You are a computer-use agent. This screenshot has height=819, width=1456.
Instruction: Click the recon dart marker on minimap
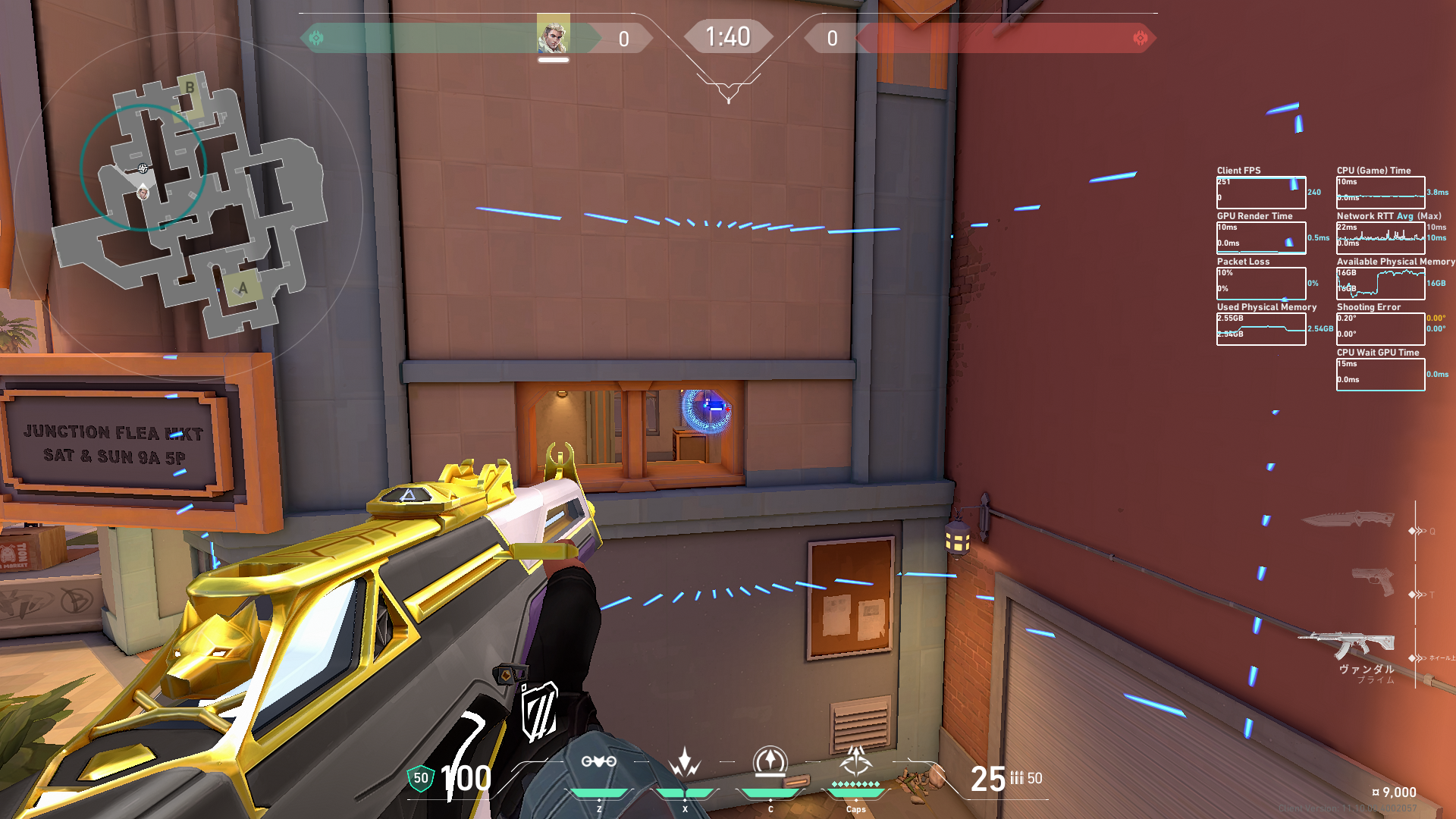pos(143,168)
